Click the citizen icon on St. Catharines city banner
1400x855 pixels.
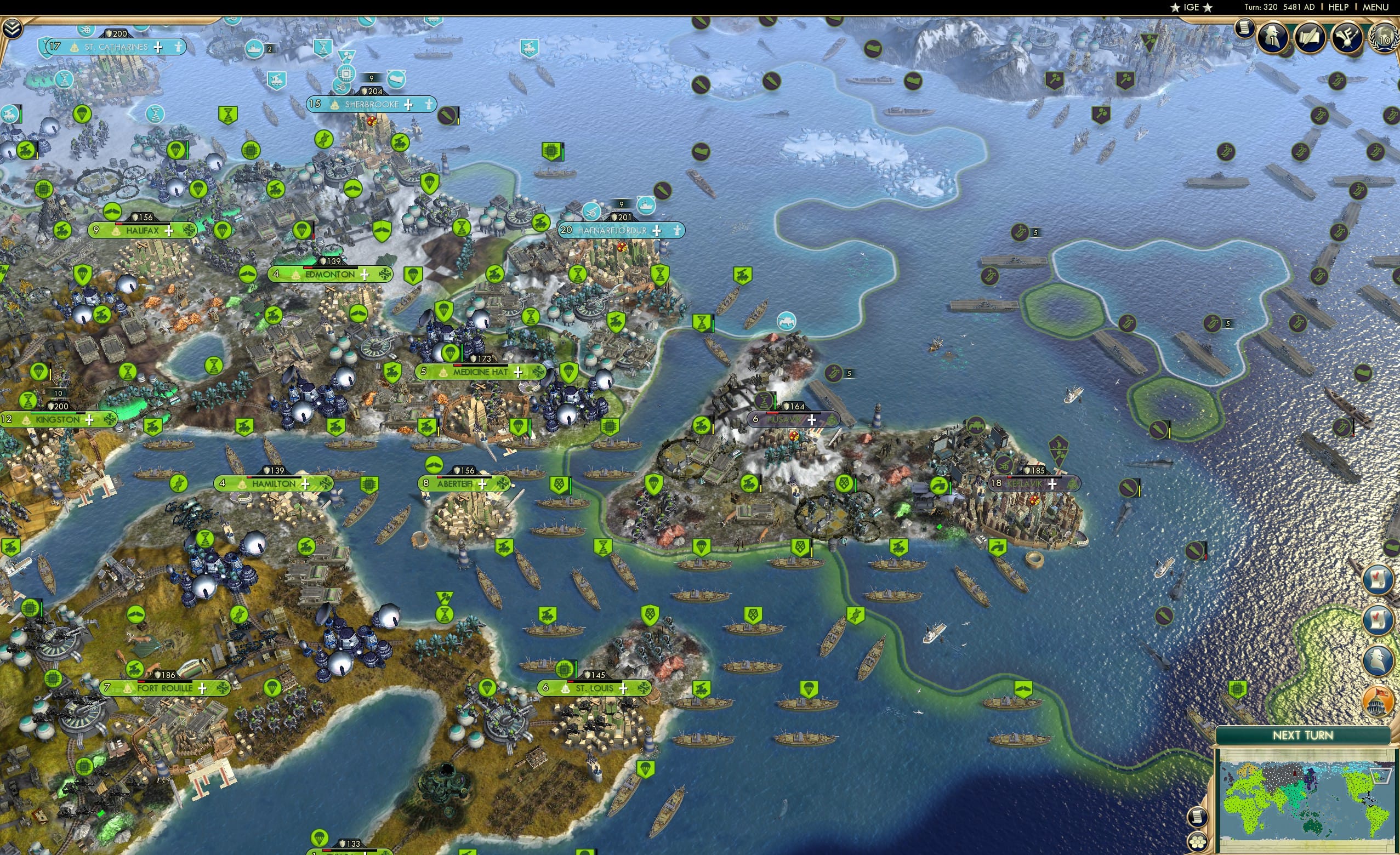click(x=179, y=48)
